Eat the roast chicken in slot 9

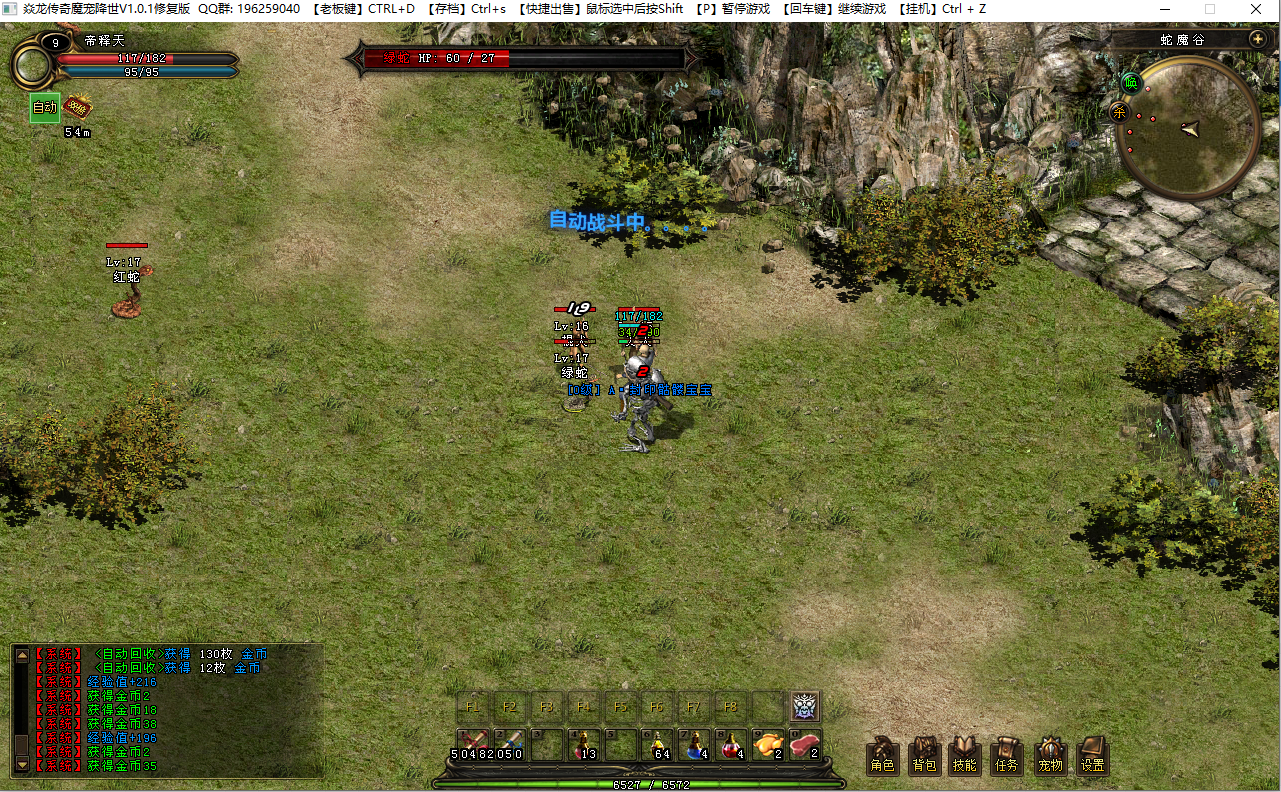click(x=768, y=745)
